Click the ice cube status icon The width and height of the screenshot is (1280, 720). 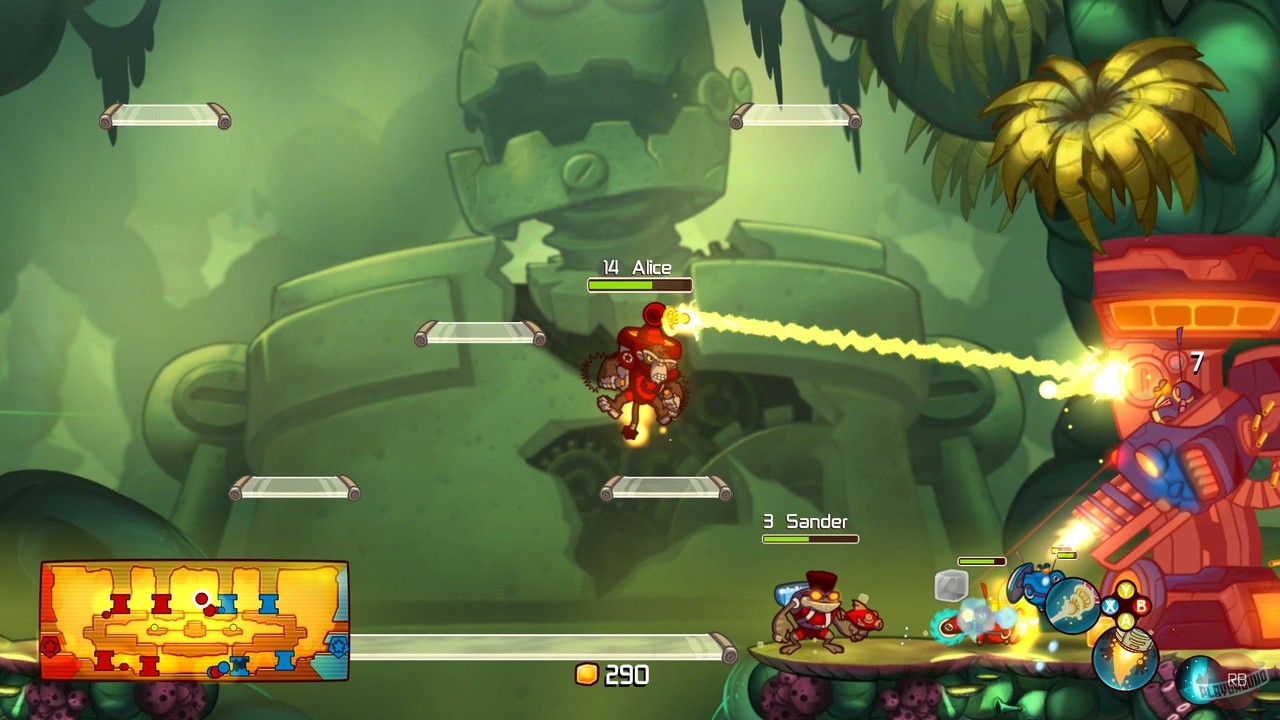pyautogui.click(x=950, y=585)
